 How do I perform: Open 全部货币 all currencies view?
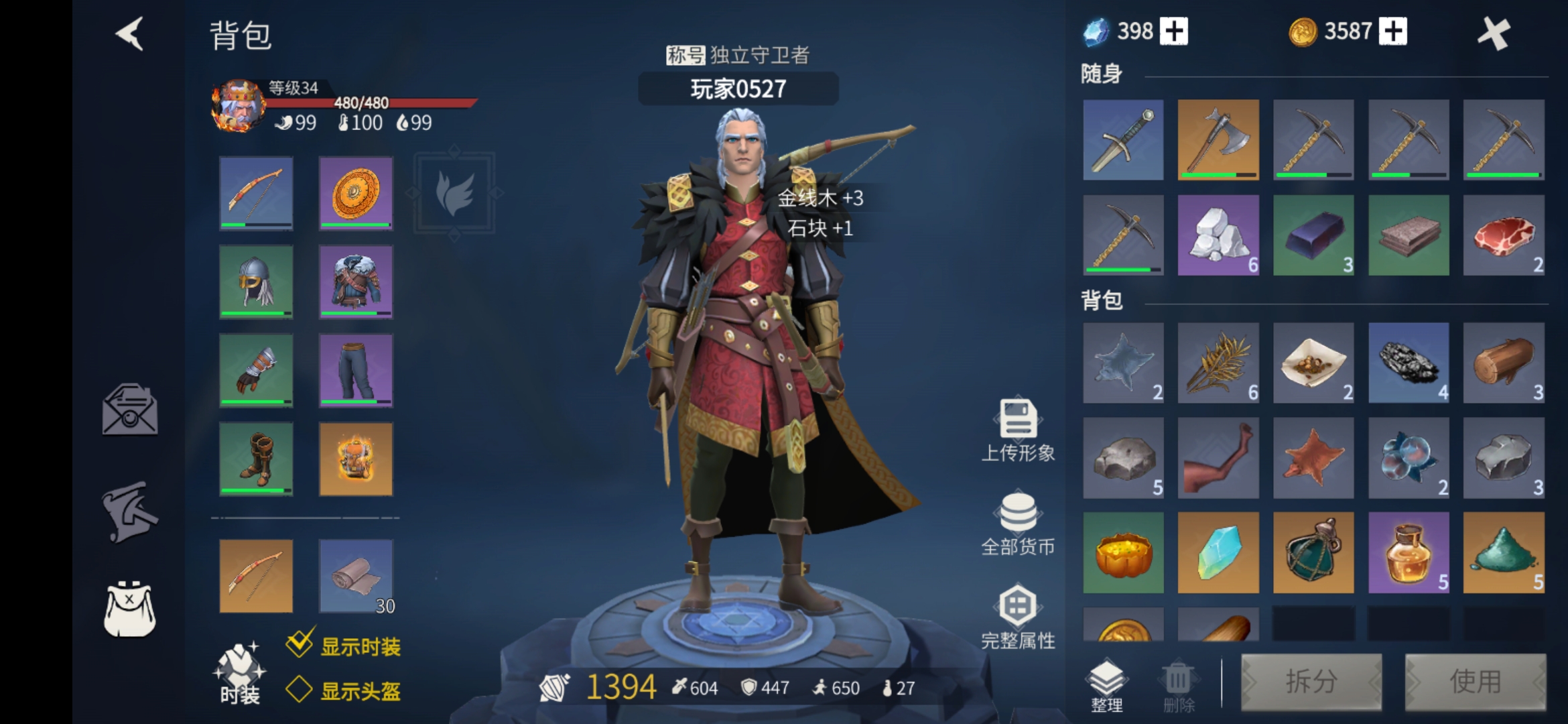point(1018,524)
